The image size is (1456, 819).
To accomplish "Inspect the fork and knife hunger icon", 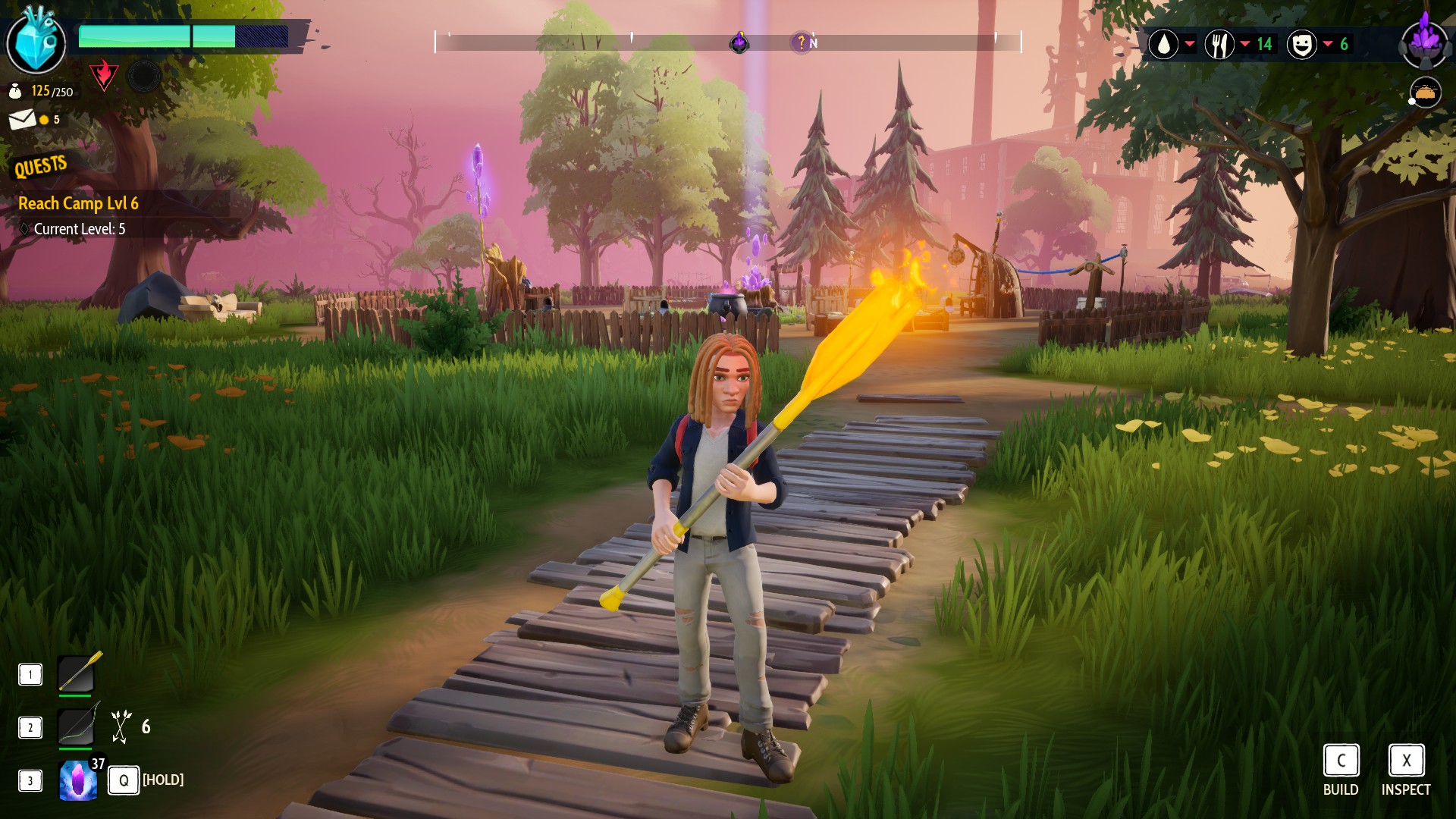I will tap(1219, 44).
